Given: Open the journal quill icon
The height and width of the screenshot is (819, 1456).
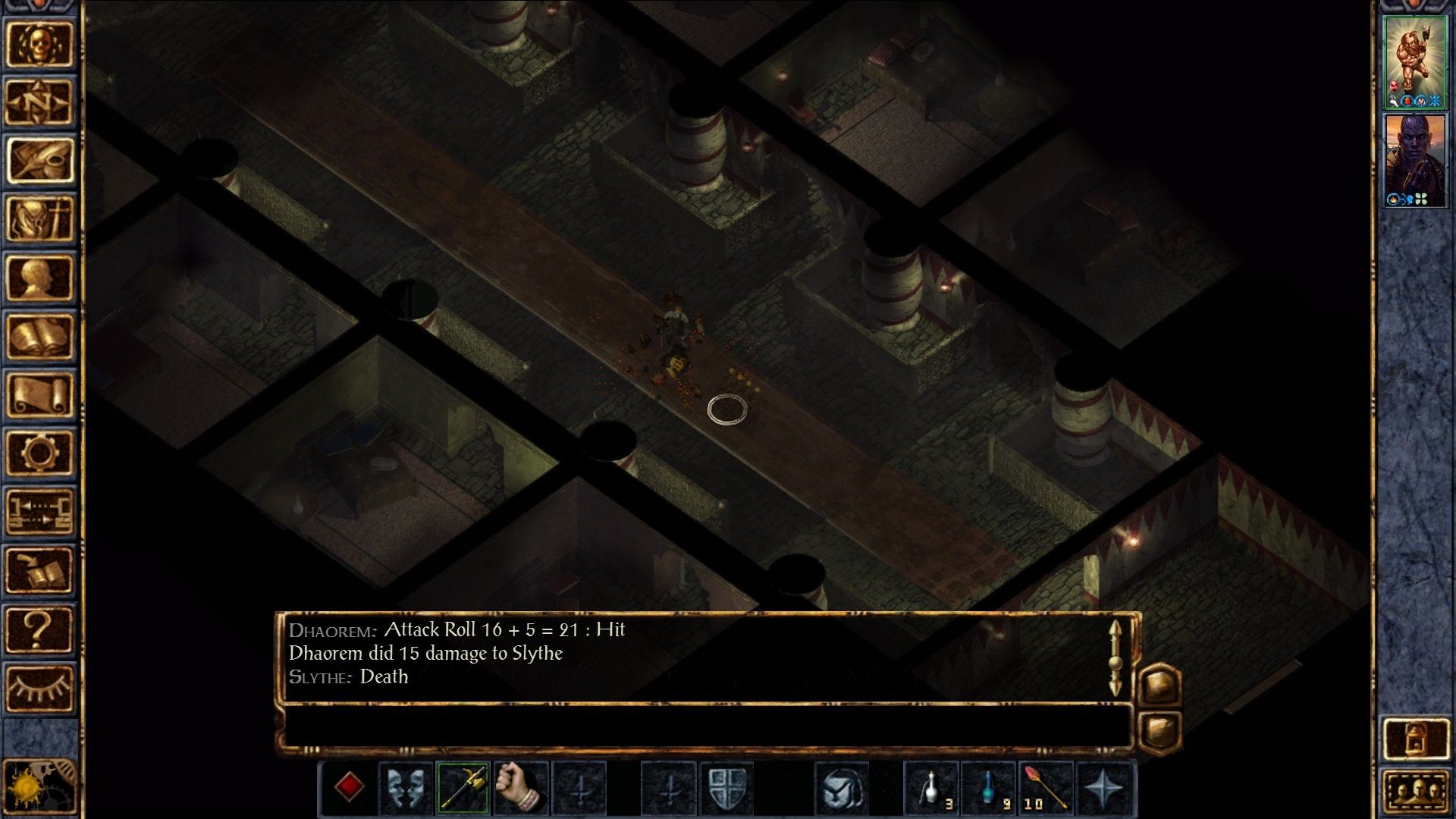Looking at the screenshot, I should click(x=39, y=160).
